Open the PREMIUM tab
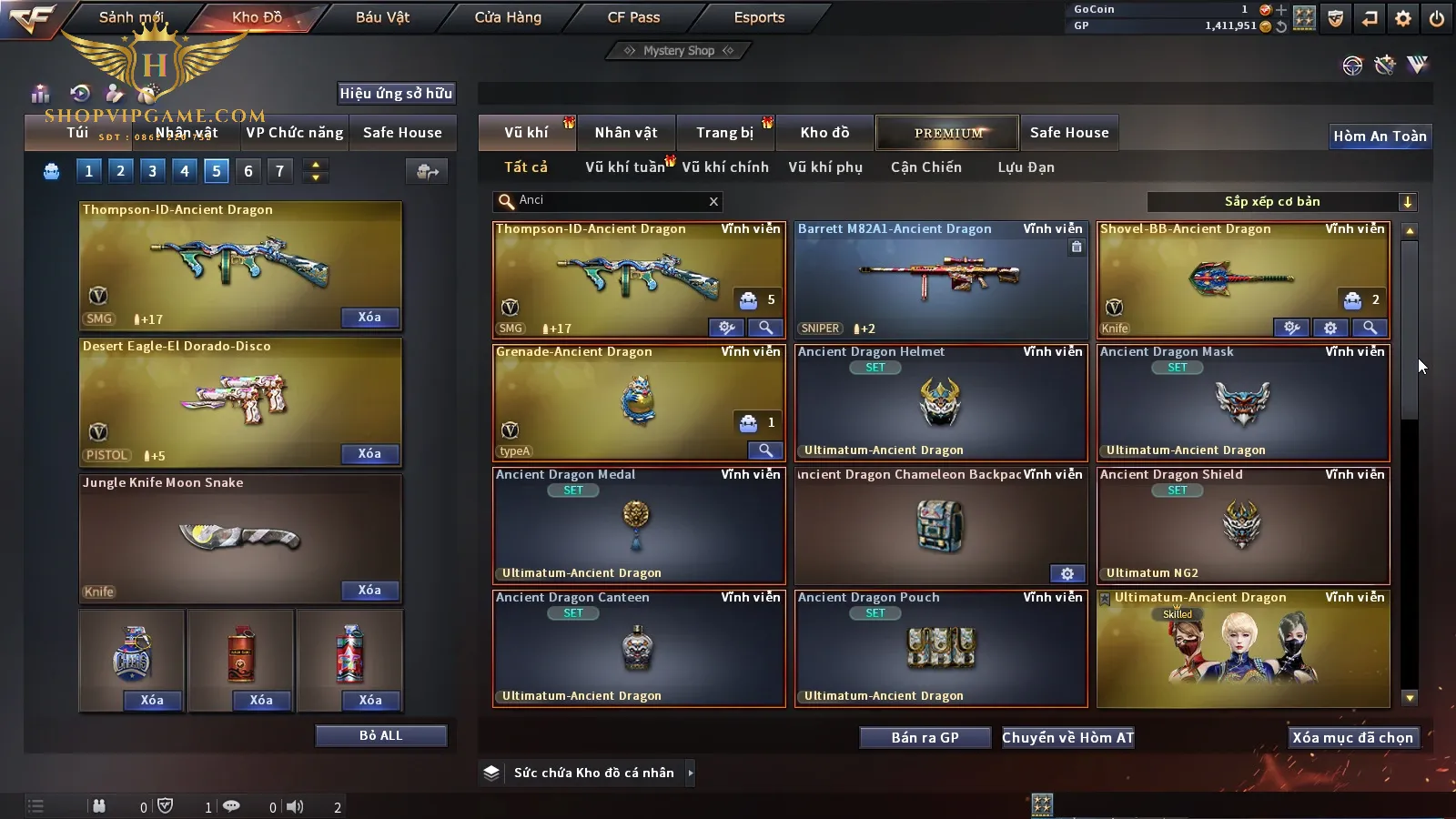This screenshot has height=819, width=1456. 948,133
